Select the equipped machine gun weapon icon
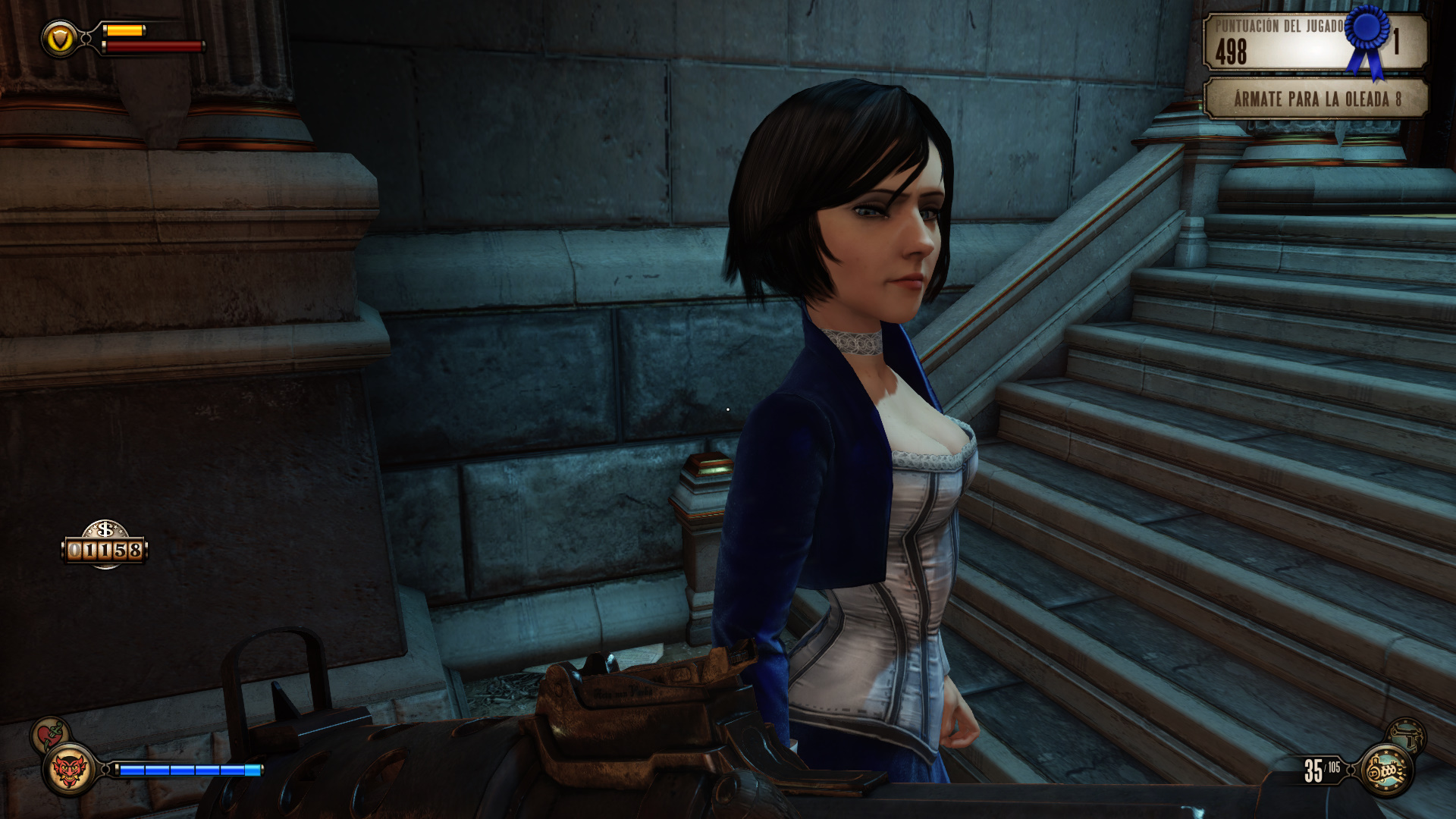1456x819 pixels. pos(1386,770)
